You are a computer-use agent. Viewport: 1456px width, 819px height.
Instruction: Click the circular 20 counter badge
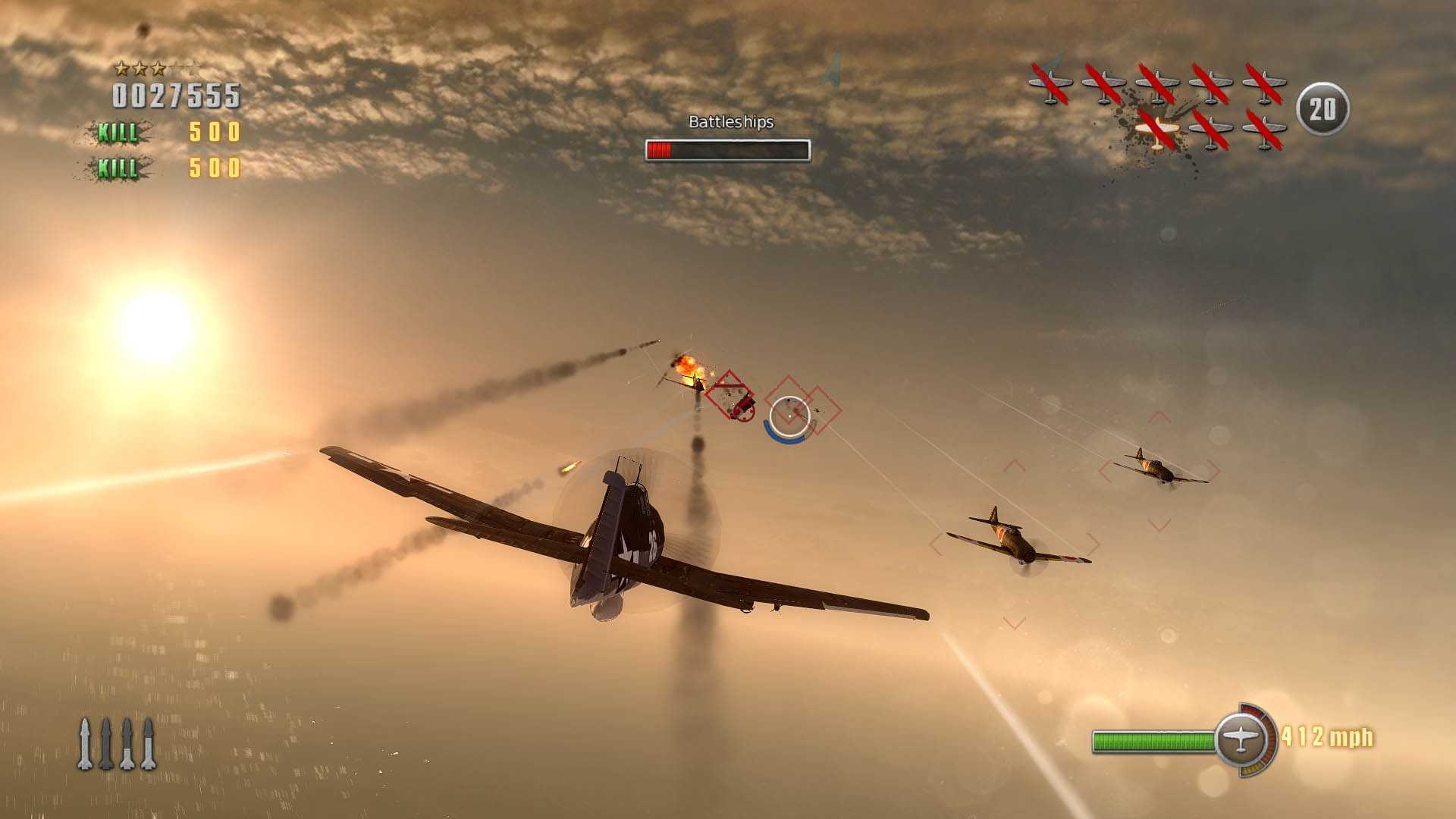[x=1323, y=106]
